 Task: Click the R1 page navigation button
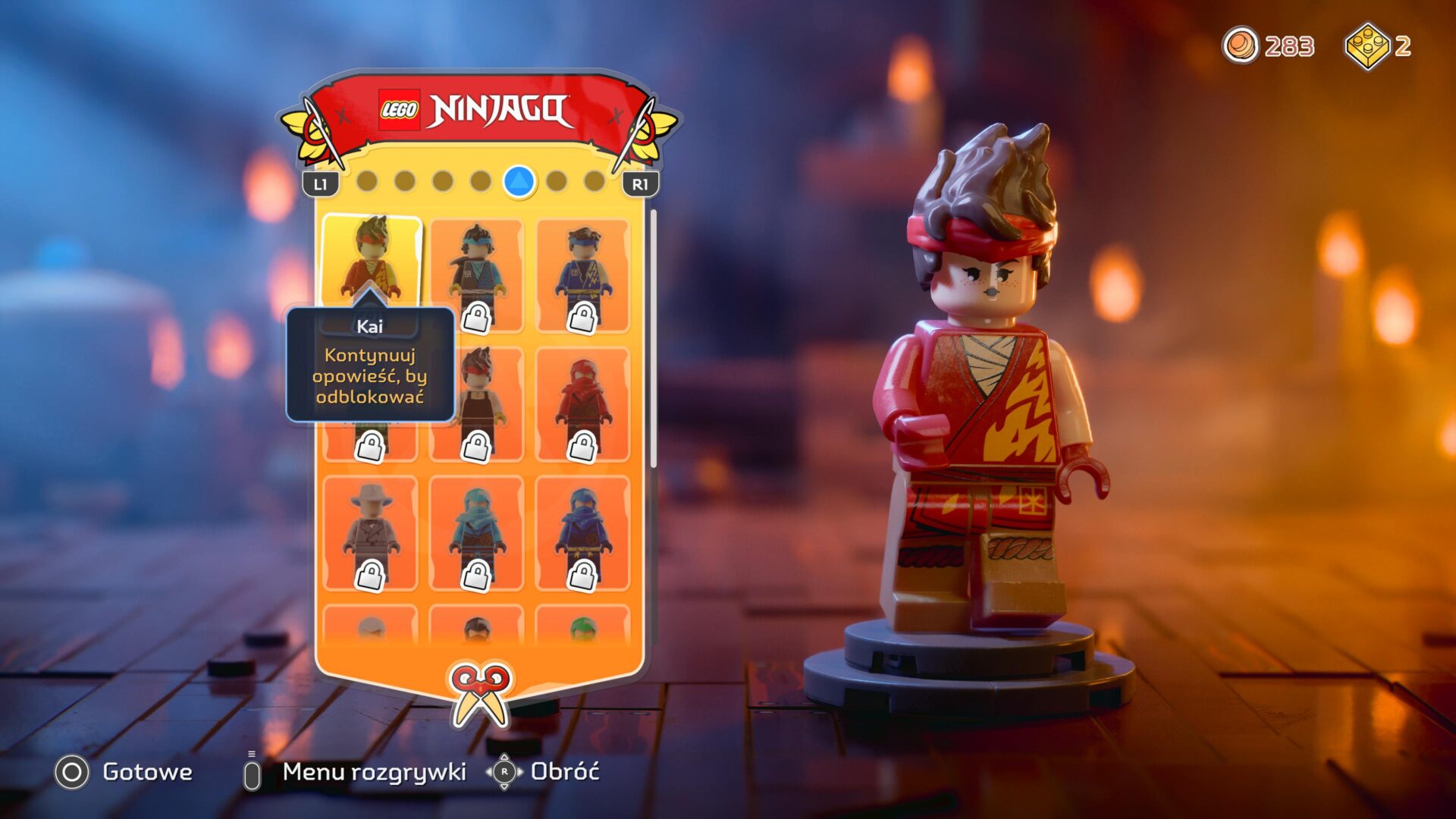pyautogui.click(x=642, y=182)
